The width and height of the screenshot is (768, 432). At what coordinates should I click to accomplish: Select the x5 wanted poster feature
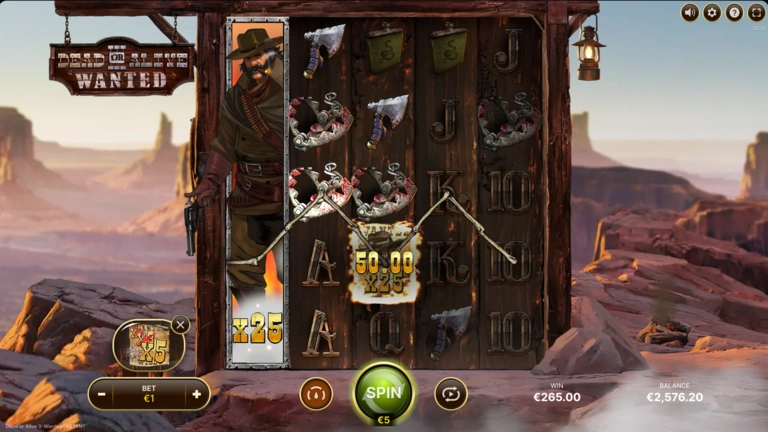point(148,346)
